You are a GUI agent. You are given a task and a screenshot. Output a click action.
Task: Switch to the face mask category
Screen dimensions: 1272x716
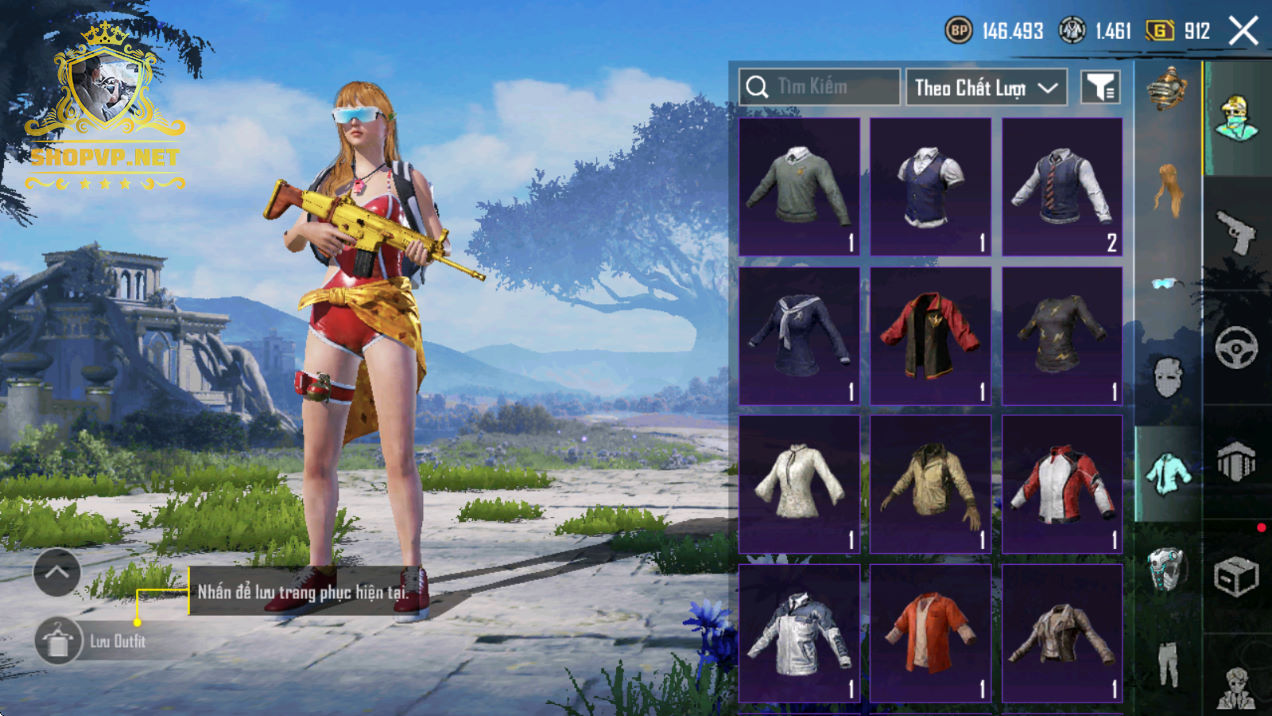pos(1167,378)
